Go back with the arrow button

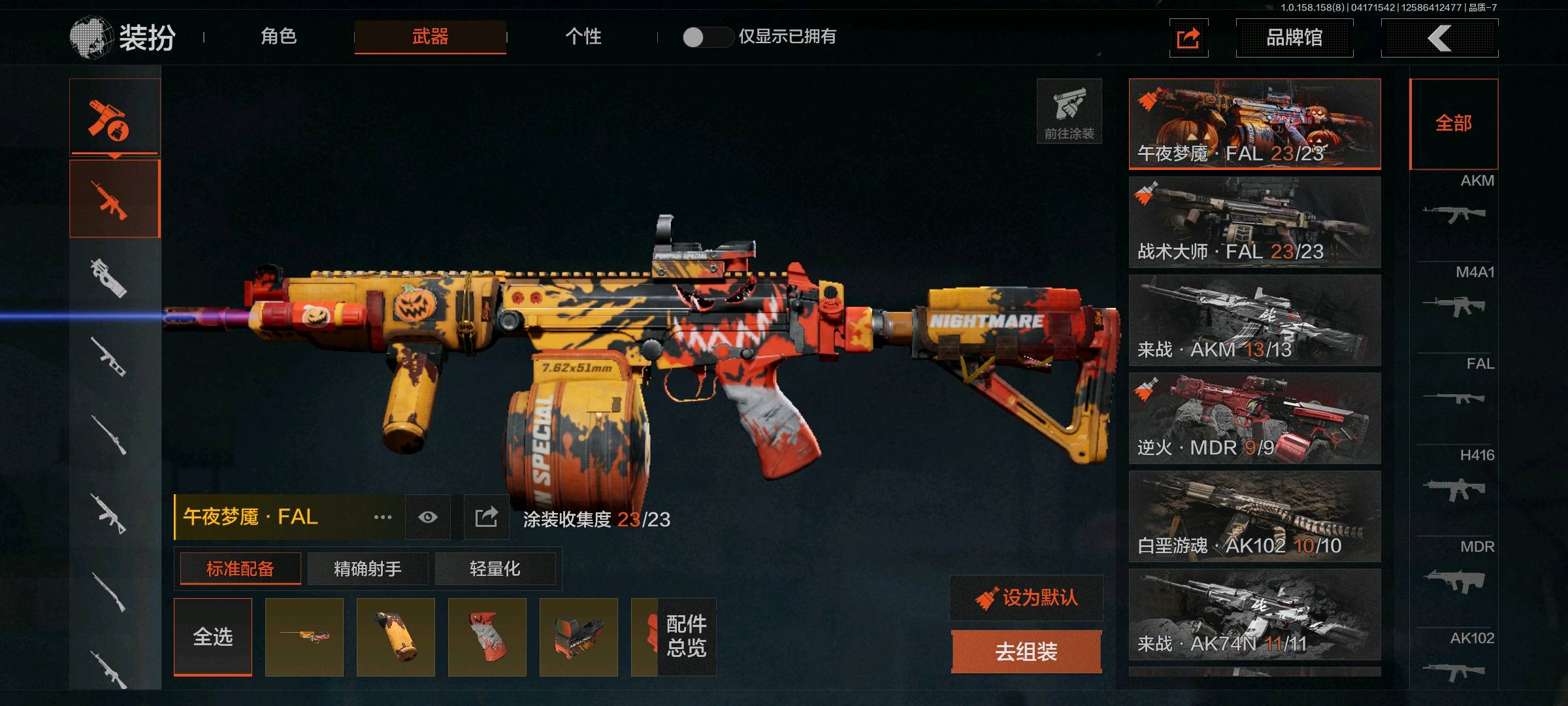[1439, 38]
